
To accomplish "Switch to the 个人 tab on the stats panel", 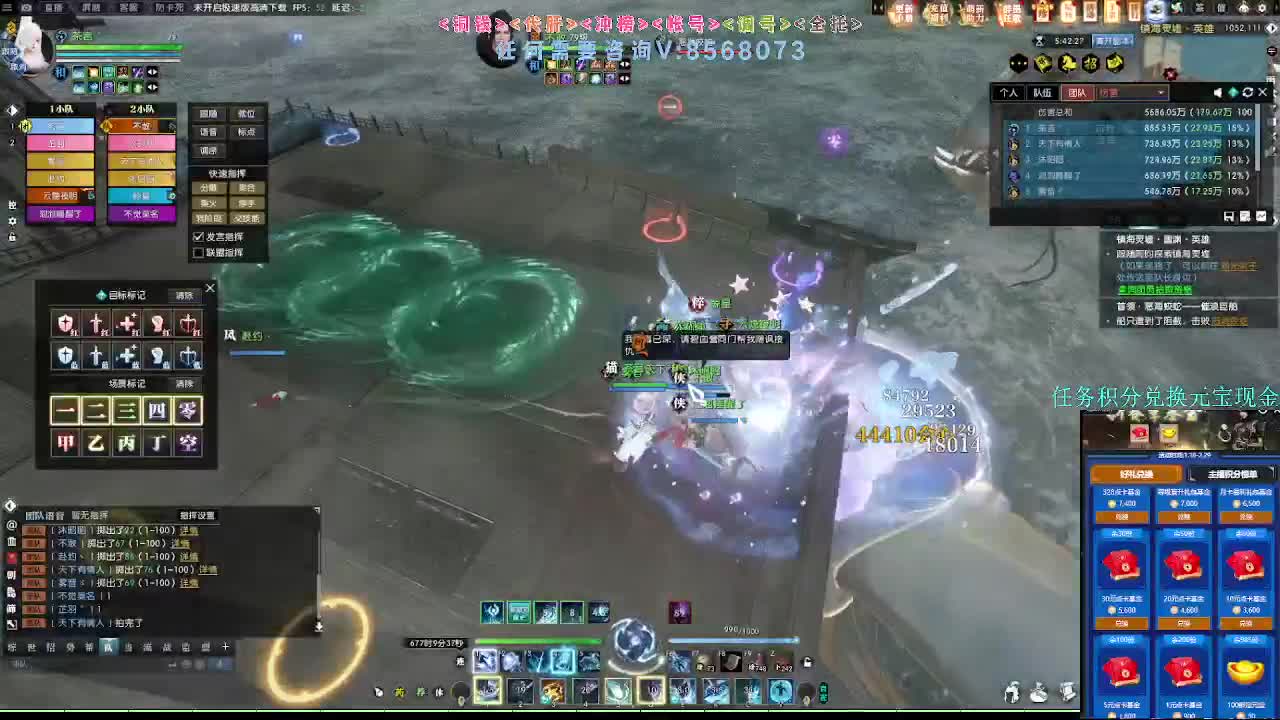I will (1009, 92).
